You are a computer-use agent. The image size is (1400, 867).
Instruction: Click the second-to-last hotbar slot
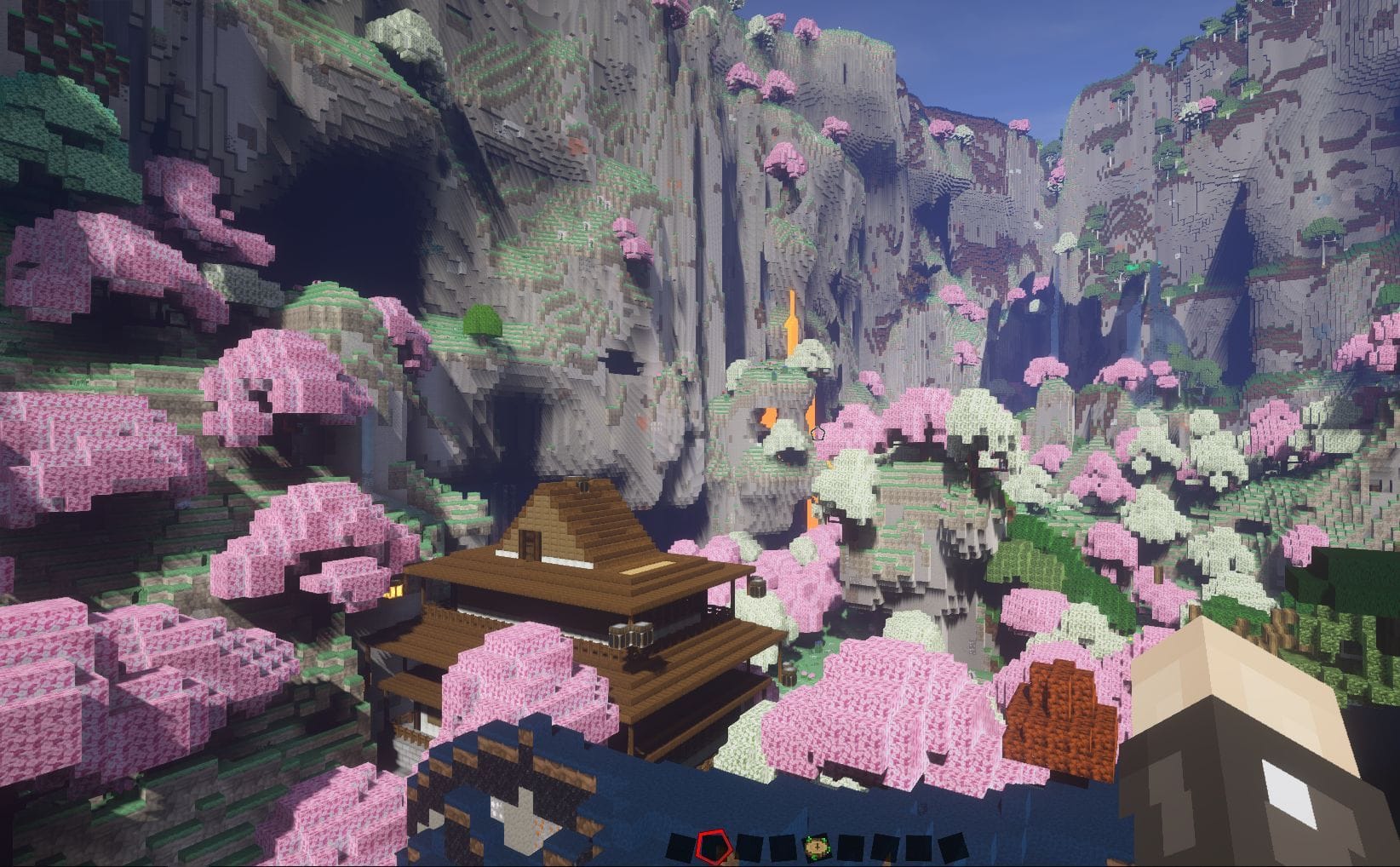918,845
